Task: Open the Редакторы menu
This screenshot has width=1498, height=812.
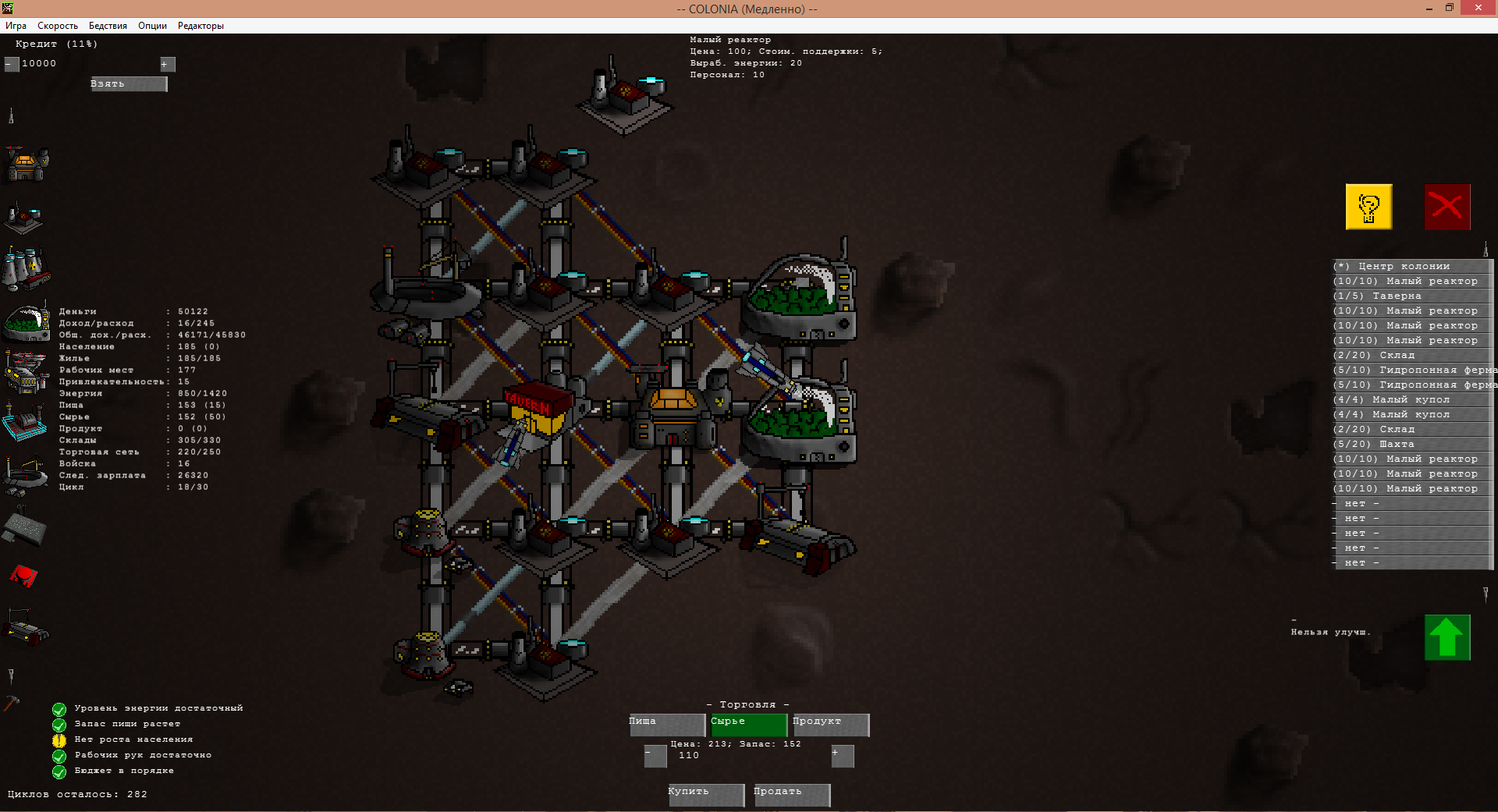Action: coord(201,26)
